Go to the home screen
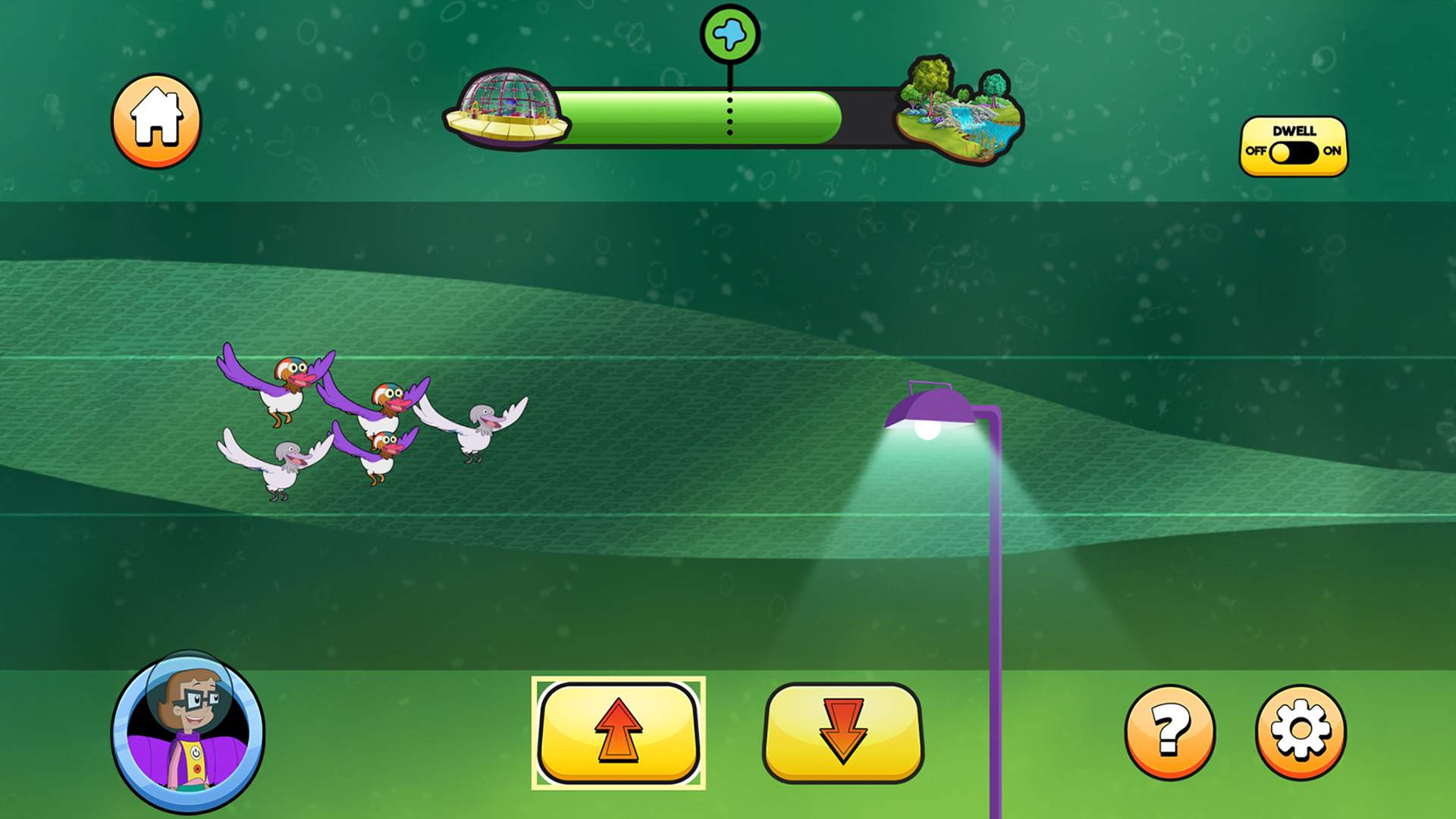The width and height of the screenshot is (1456, 819). (x=156, y=121)
